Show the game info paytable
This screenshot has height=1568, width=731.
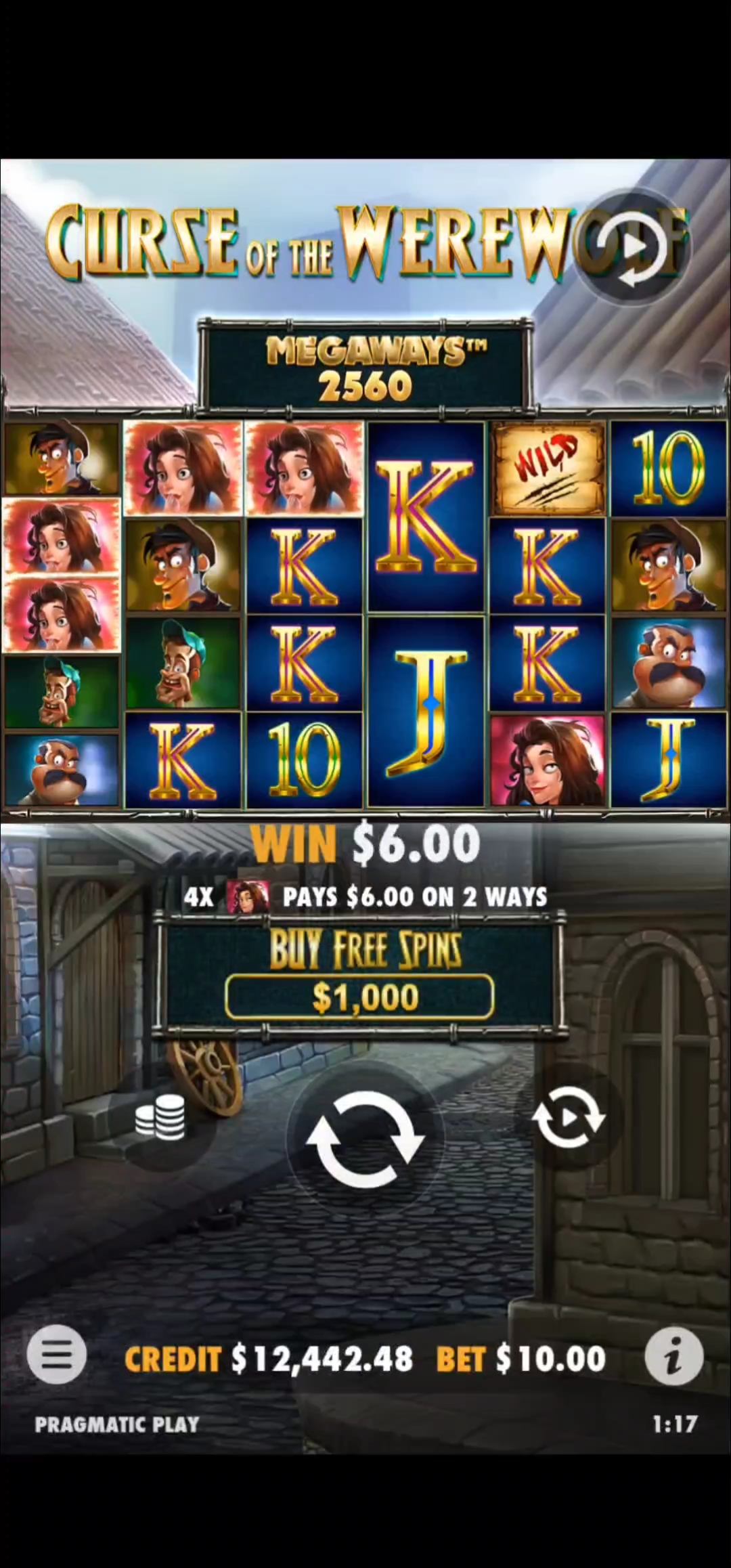click(x=673, y=1357)
